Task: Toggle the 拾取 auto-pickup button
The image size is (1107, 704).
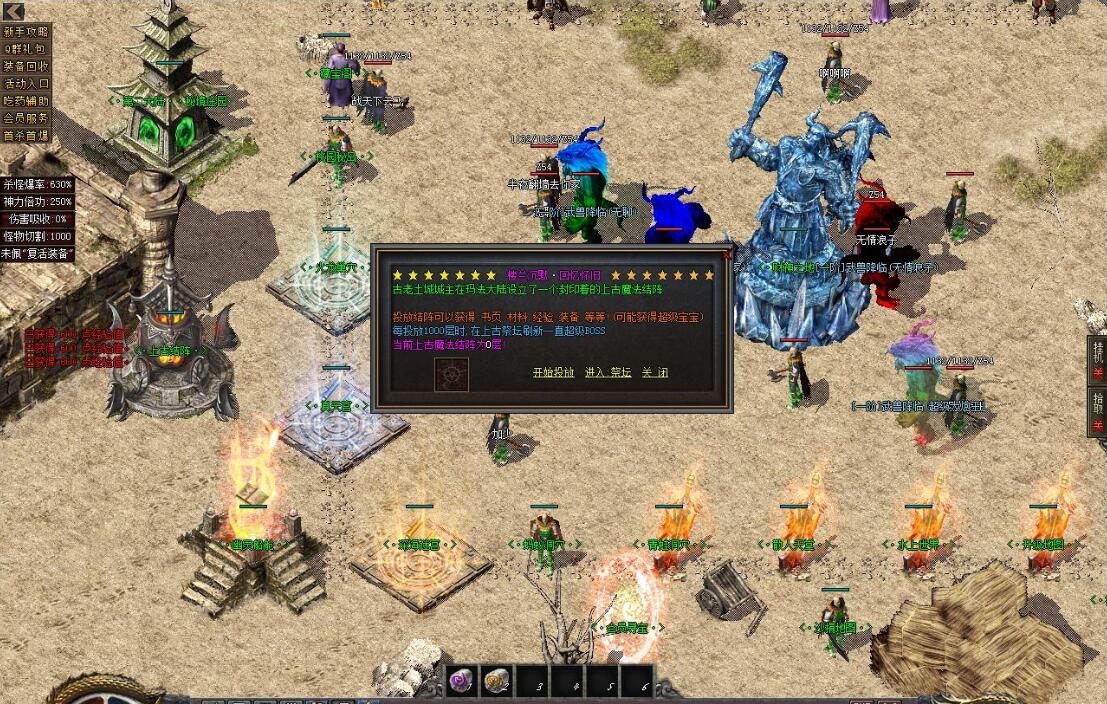Action: 1098,411
